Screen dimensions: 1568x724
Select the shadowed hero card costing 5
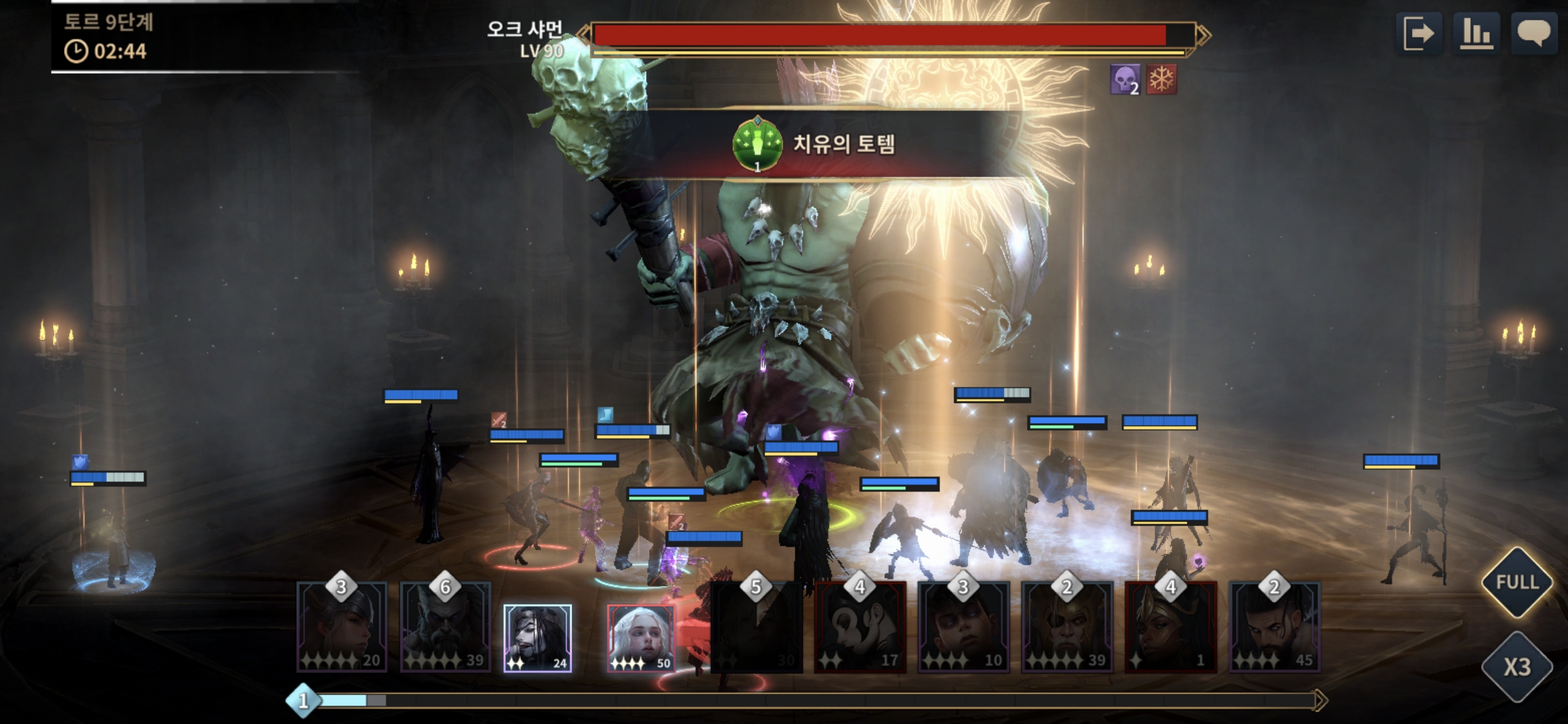(x=756, y=628)
